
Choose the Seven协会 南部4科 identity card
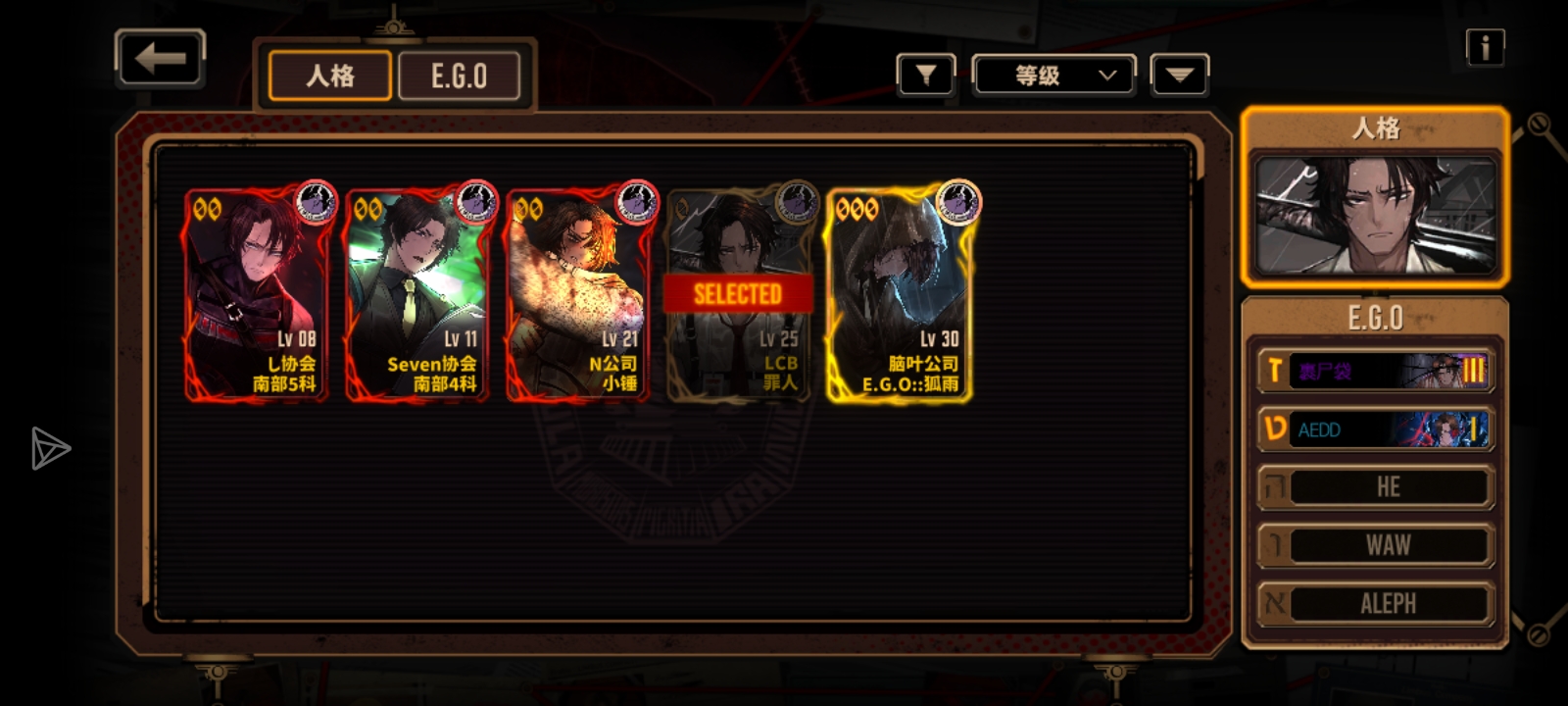416,293
